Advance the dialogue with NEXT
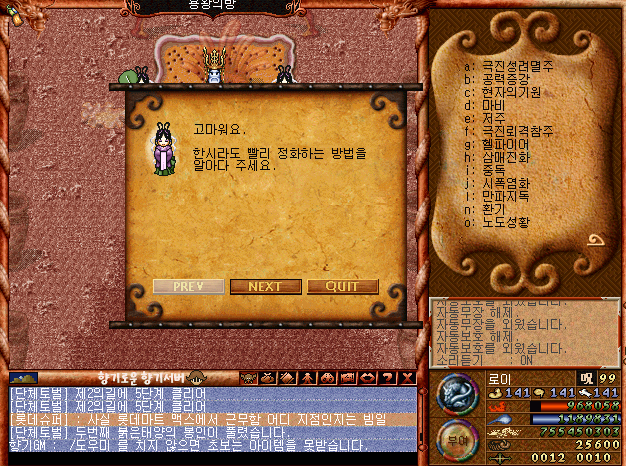Screen dimensions: 626x466 265,286
